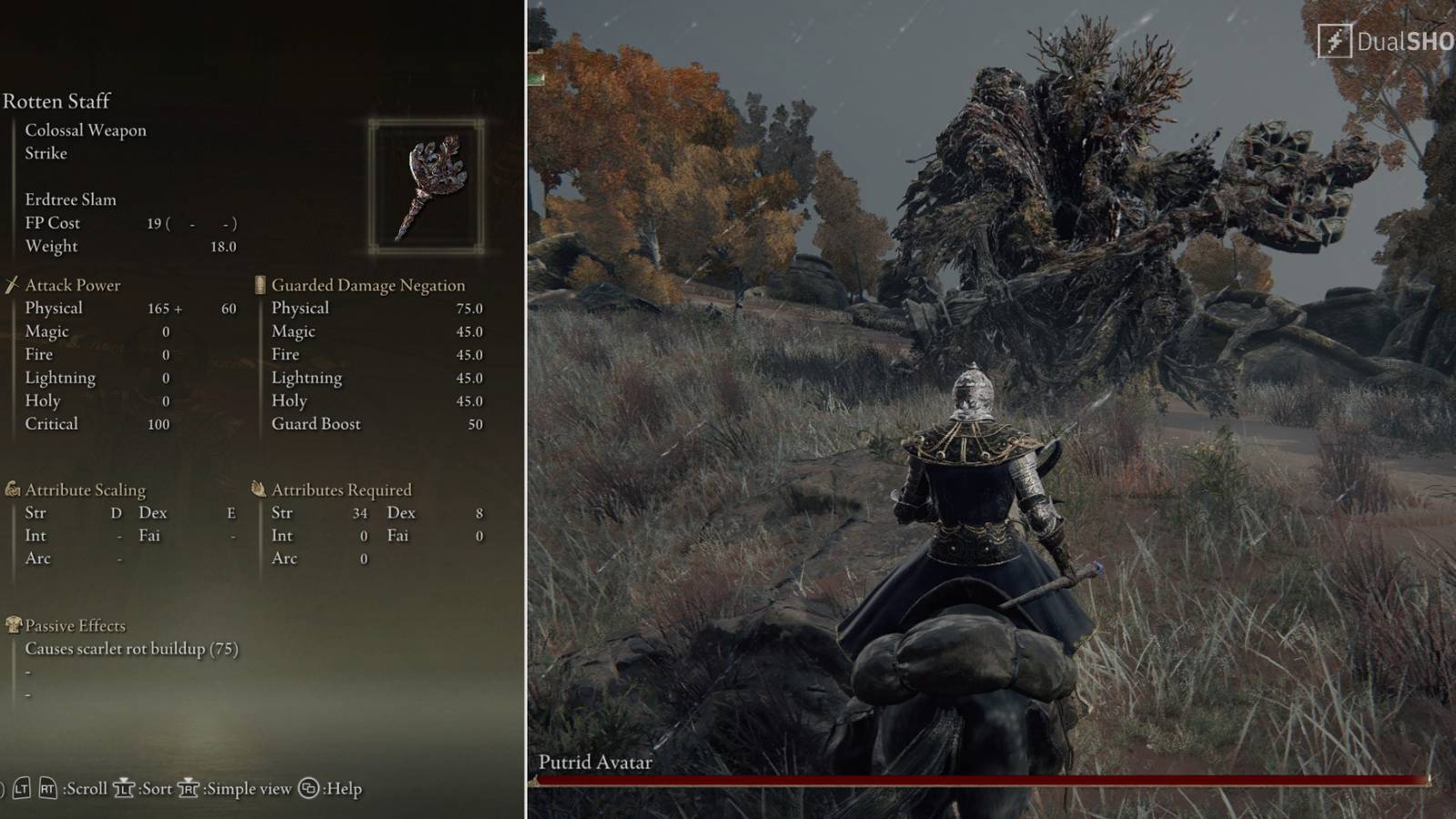
Task: Select the scarlet rot buildup passive effect
Action: point(131,650)
